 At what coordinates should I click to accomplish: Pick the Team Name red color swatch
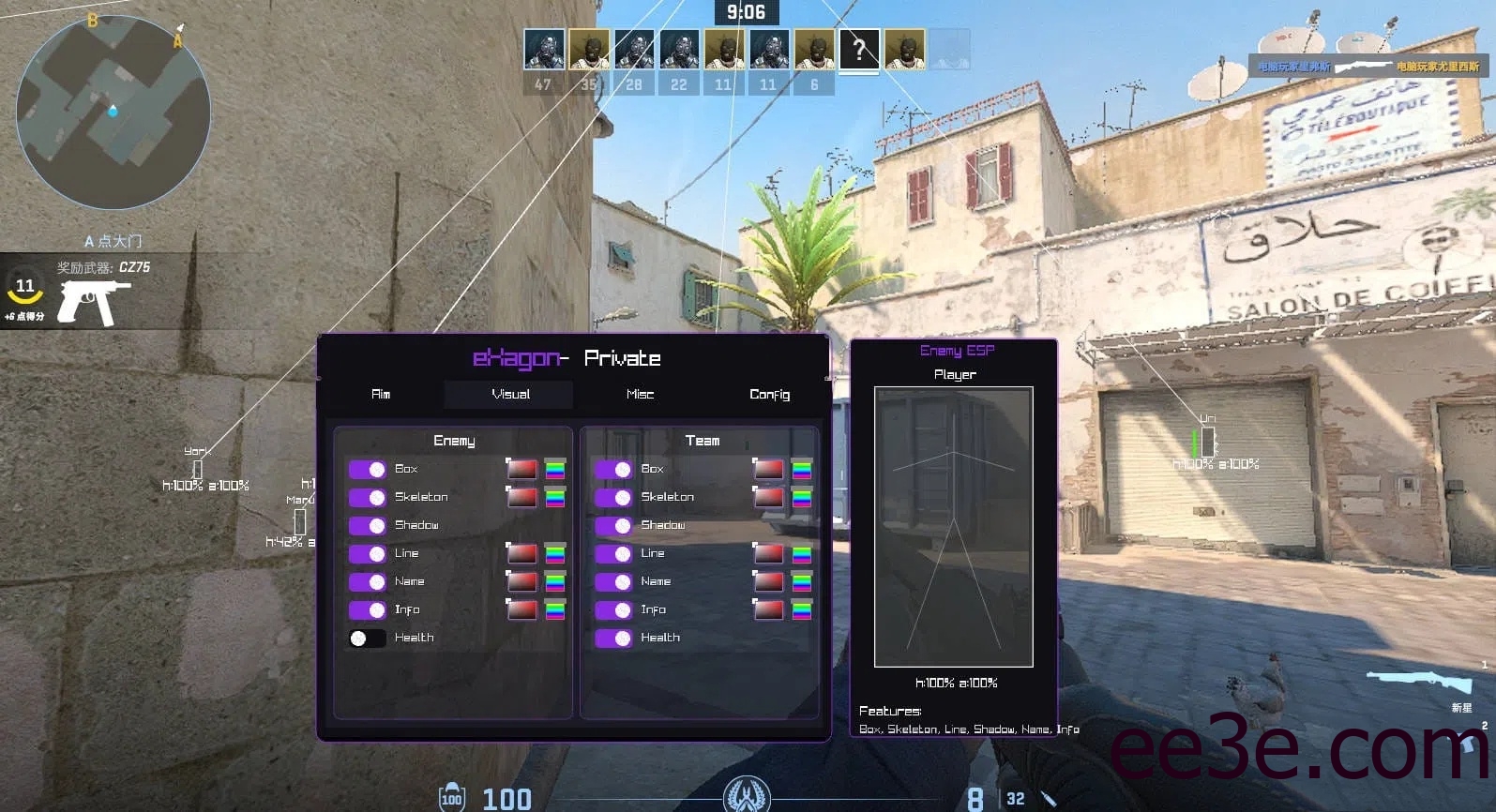769,582
